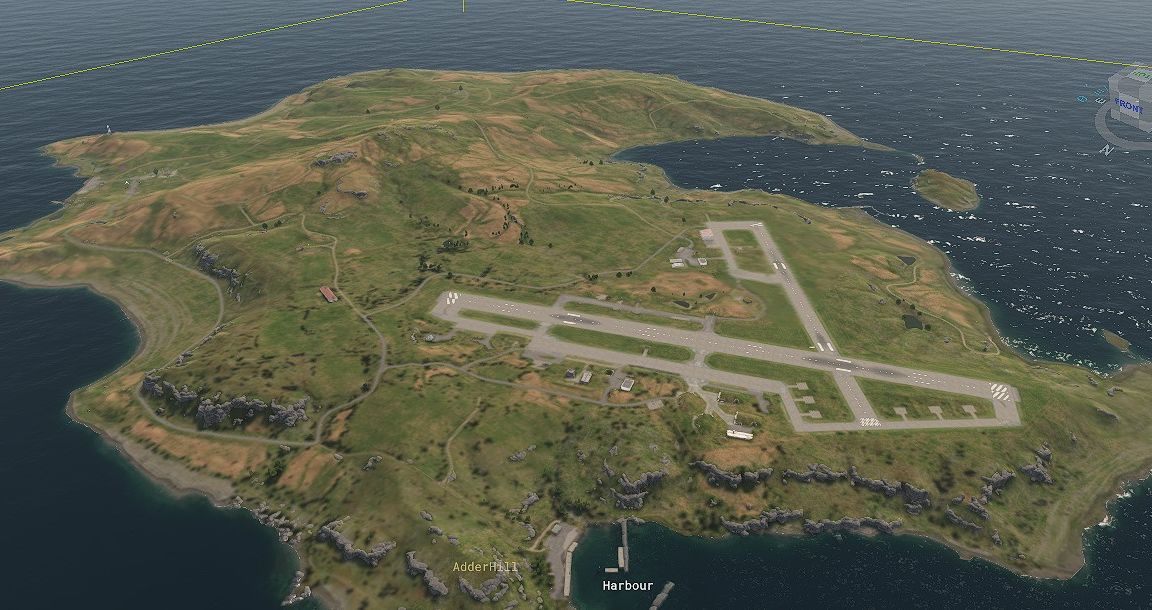Click the FRONT face of the view cube
This screenshot has height=610, width=1152.
1127,106
